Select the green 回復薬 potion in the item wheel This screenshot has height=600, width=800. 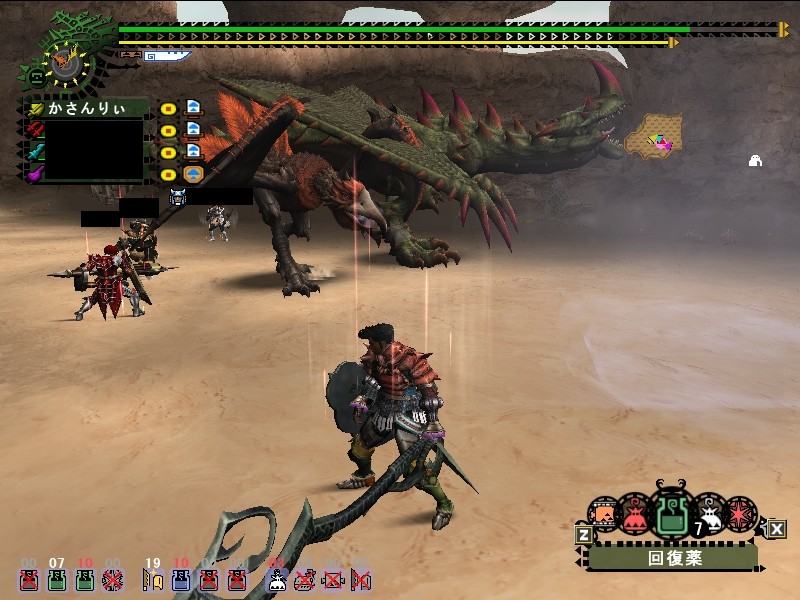coord(671,515)
